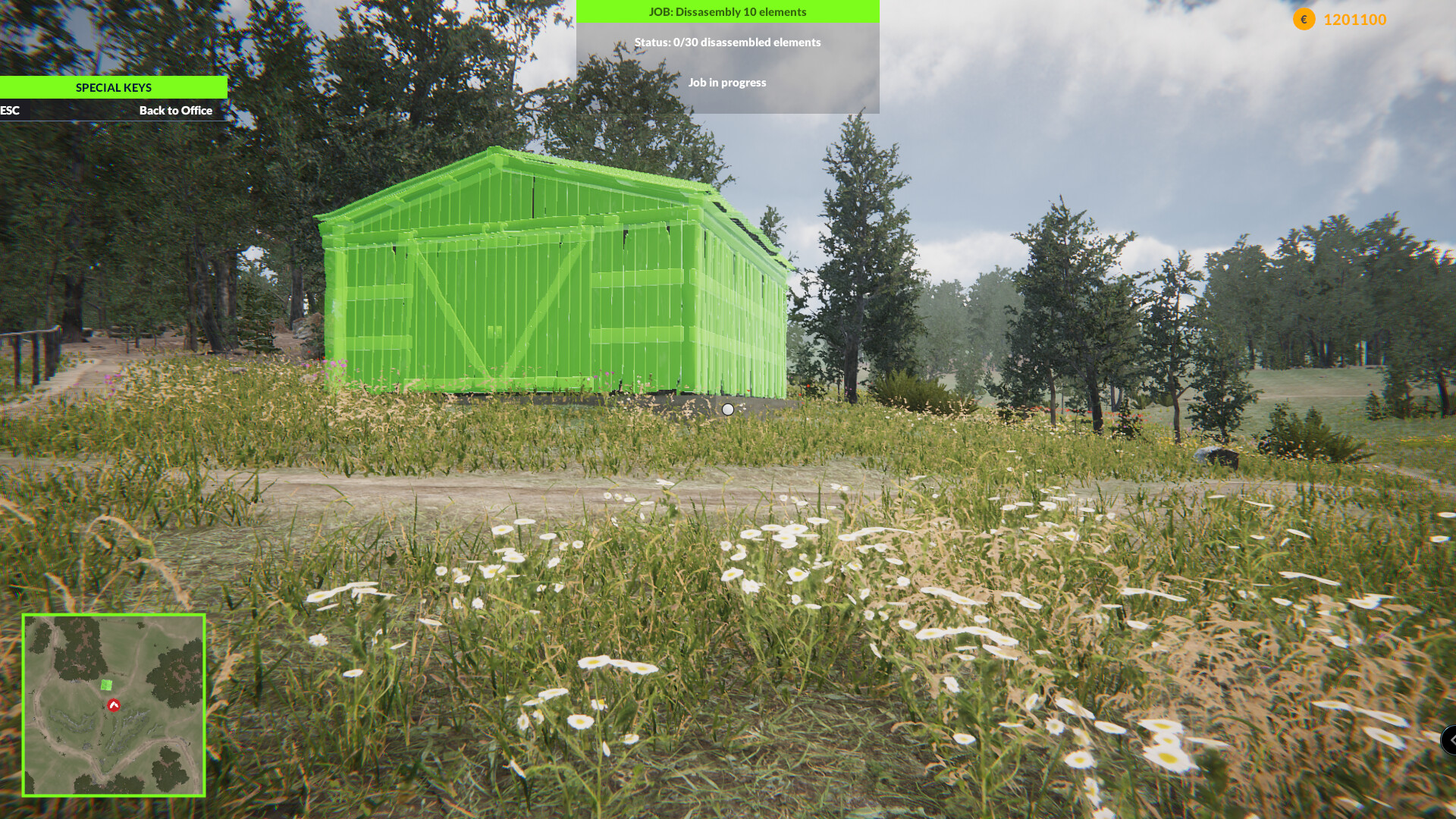Click the Job in progress label
The height and width of the screenshot is (819, 1456).
pos(728,82)
